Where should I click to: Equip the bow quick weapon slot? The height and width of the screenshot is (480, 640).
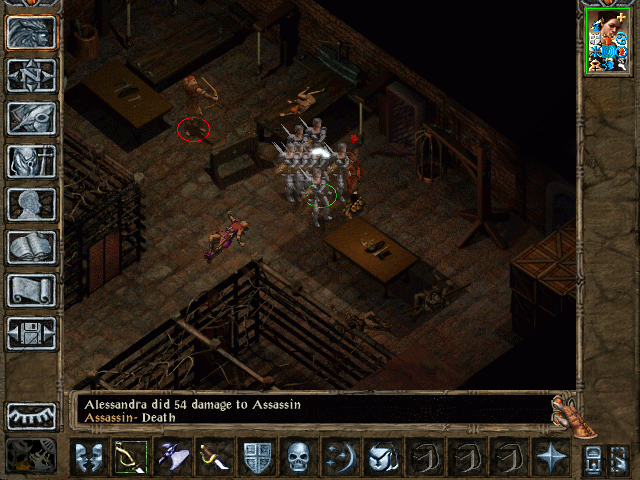[x=130, y=457]
